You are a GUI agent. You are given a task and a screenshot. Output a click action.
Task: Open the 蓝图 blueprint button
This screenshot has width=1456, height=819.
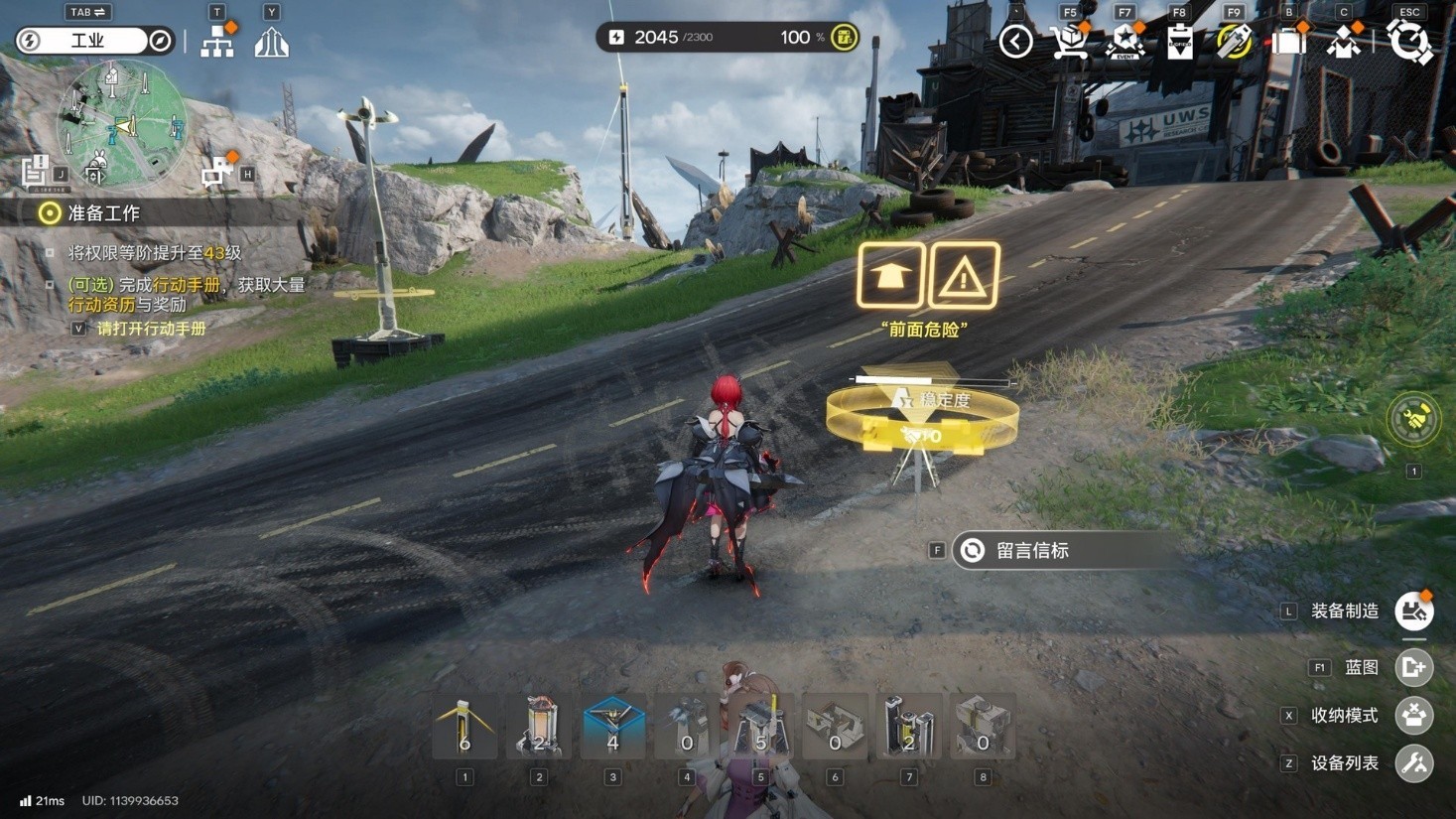click(1413, 667)
